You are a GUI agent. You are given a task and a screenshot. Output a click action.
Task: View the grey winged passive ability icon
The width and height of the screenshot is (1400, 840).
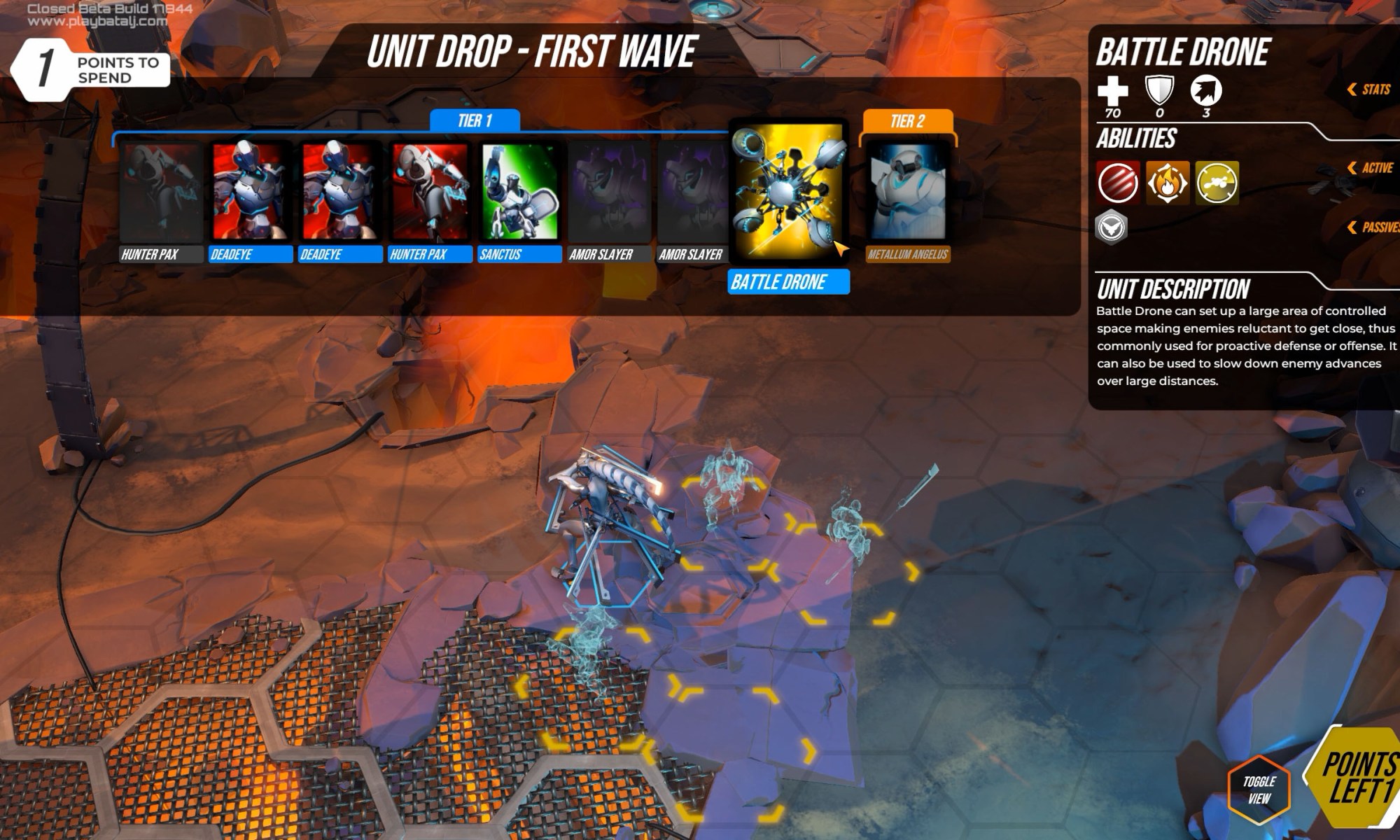click(x=1111, y=227)
